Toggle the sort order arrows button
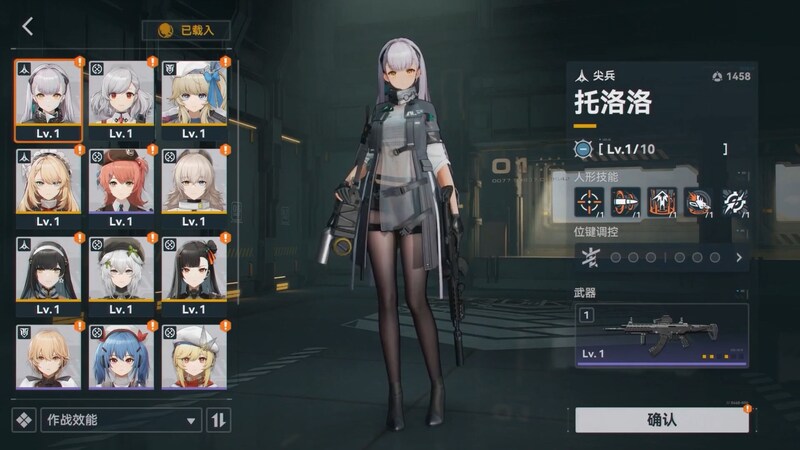800x450 pixels. 218,420
